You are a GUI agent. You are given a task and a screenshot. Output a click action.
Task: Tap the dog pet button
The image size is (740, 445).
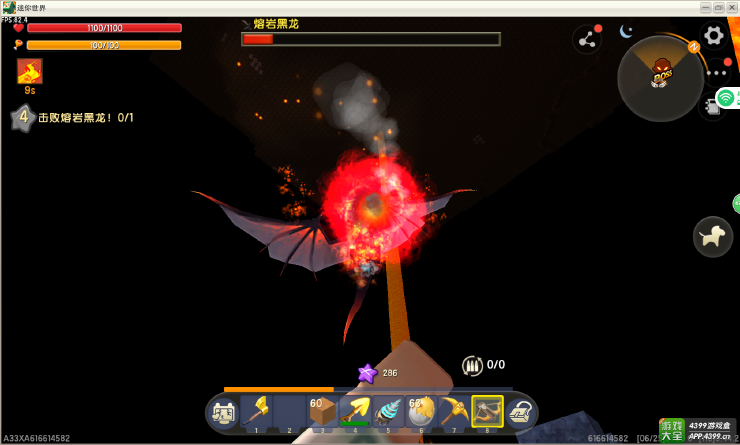pyautogui.click(x=713, y=236)
